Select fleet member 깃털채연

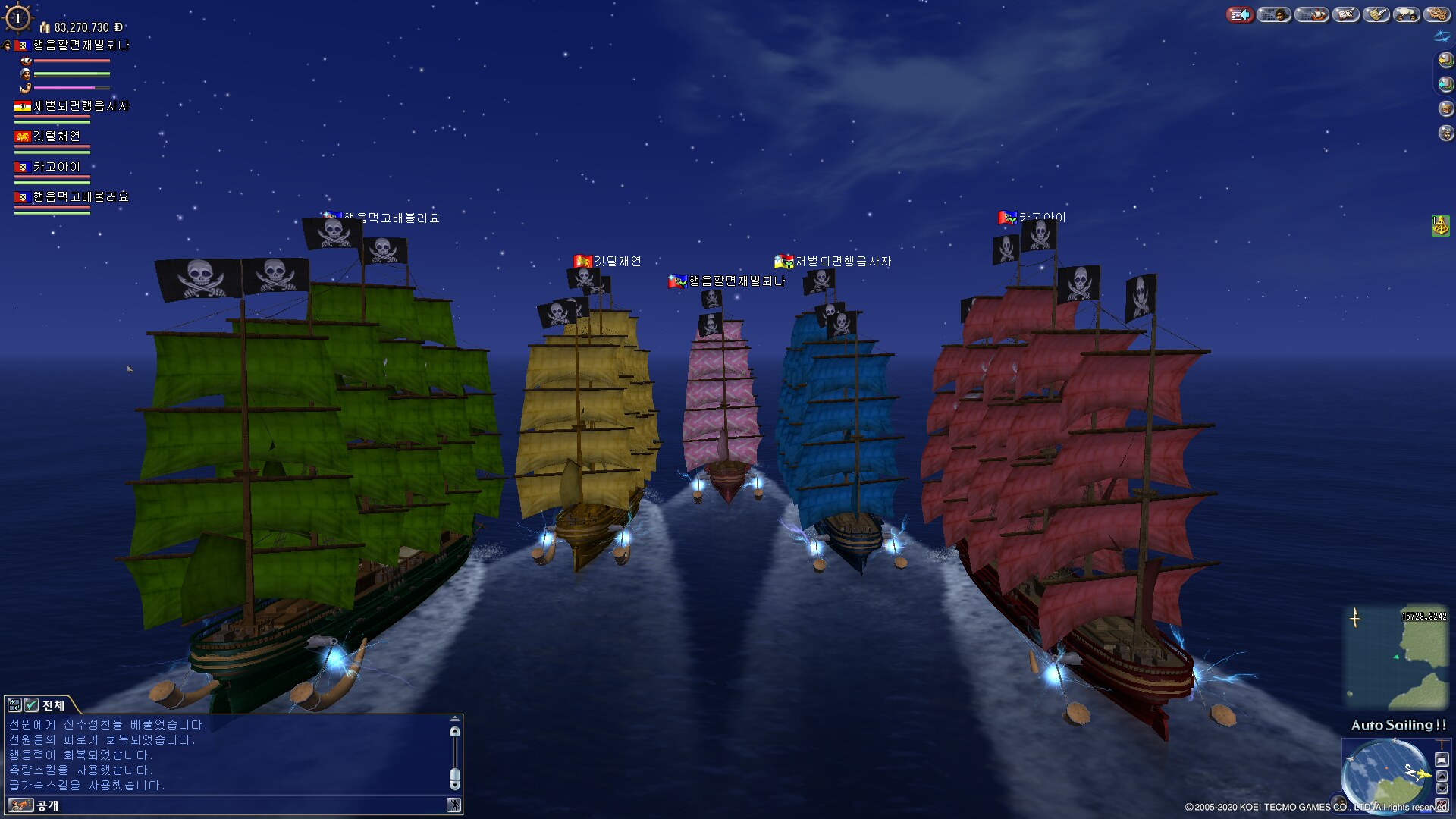click(56, 136)
